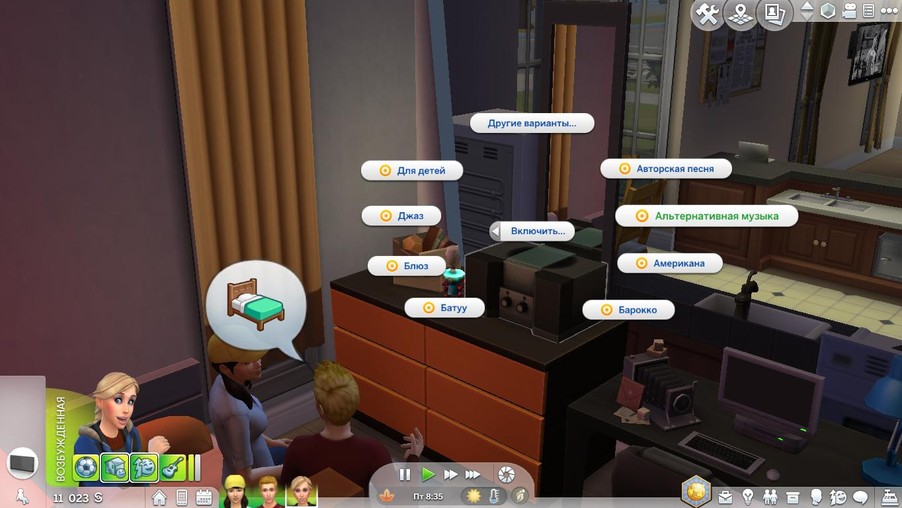The image size is (902, 508).
Task: Open the calendar icon
Action: [204, 497]
